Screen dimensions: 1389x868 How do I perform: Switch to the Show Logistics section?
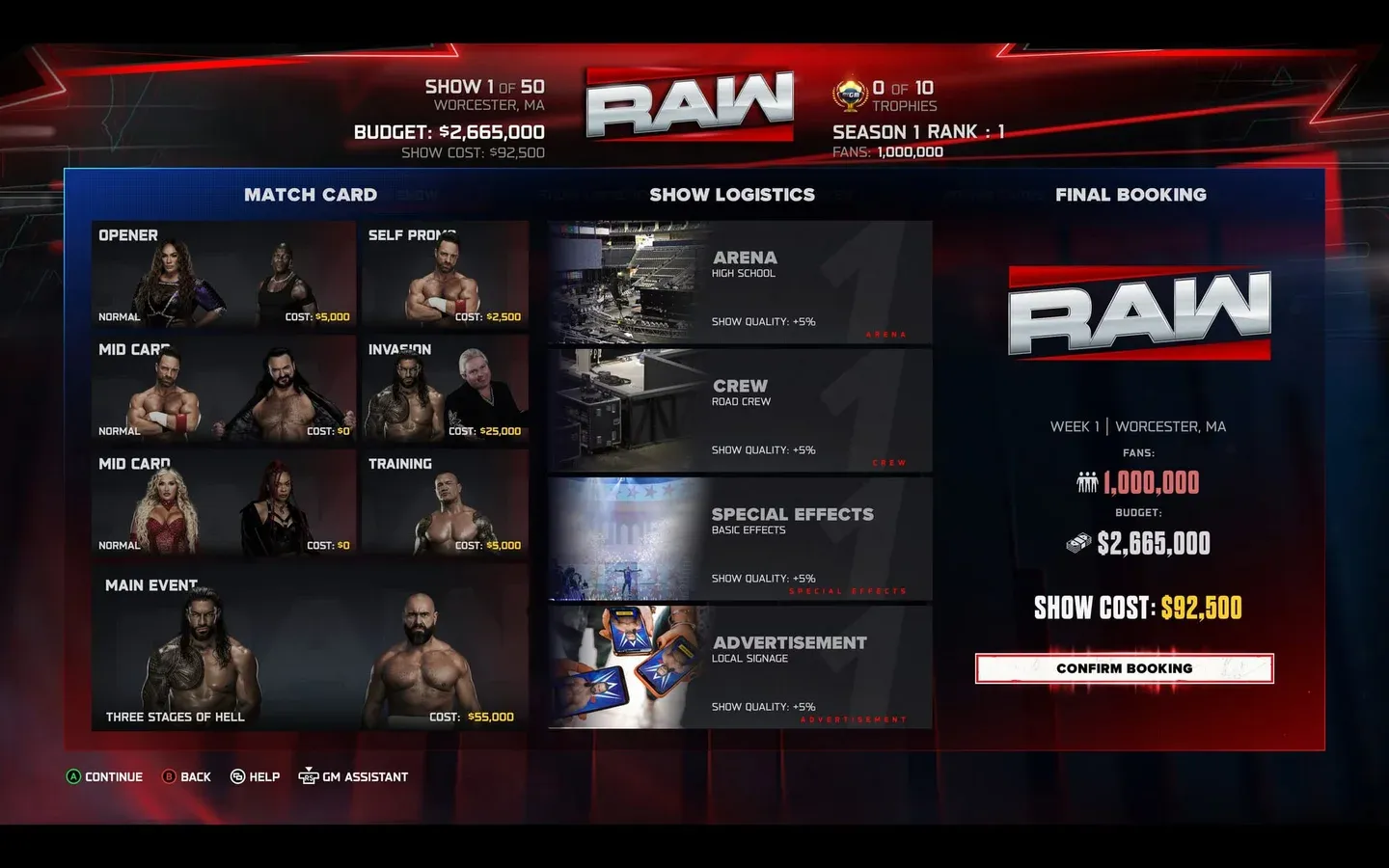point(732,195)
